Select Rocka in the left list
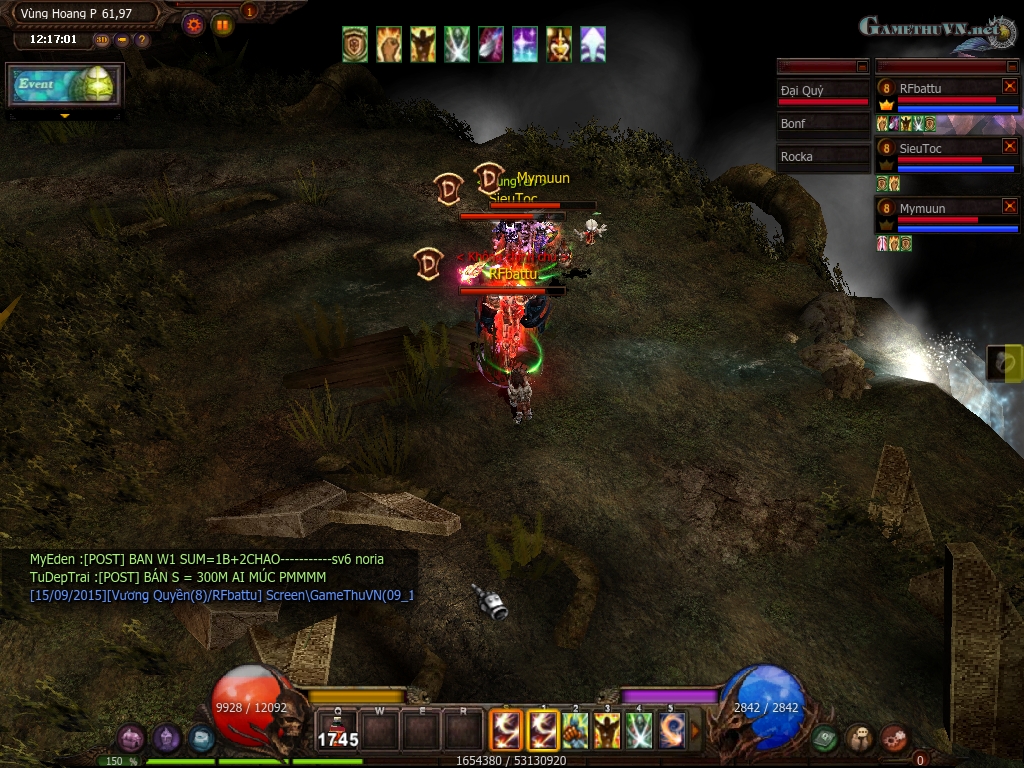The height and width of the screenshot is (768, 1024). tap(823, 157)
